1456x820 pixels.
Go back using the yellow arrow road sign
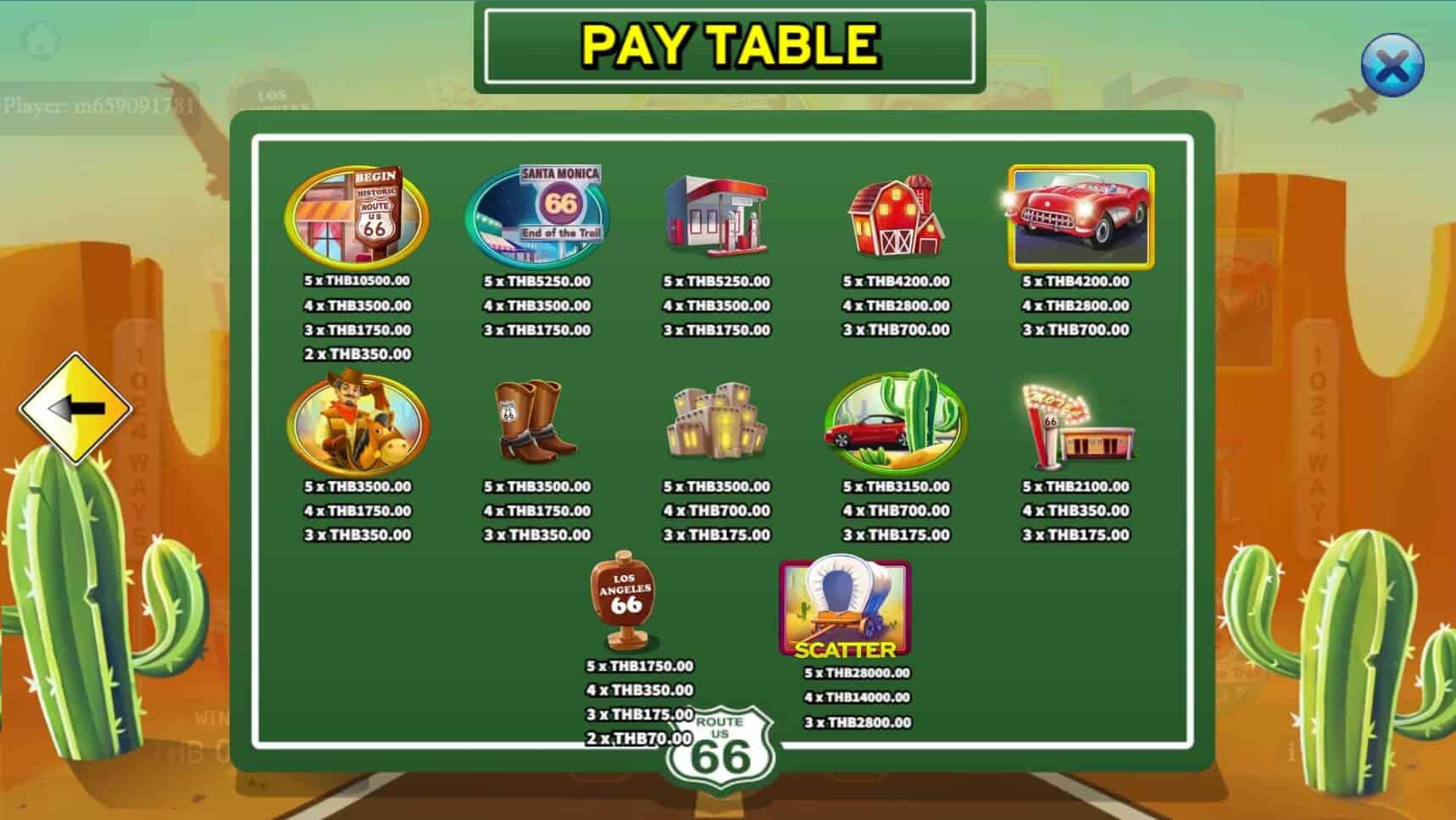(x=81, y=407)
